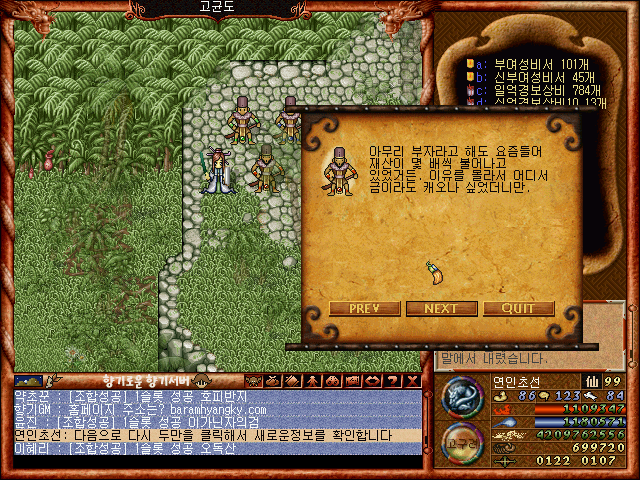Click the standing figure toolbar icon
Viewport: 640px width, 480px height.
[x=311, y=381]
